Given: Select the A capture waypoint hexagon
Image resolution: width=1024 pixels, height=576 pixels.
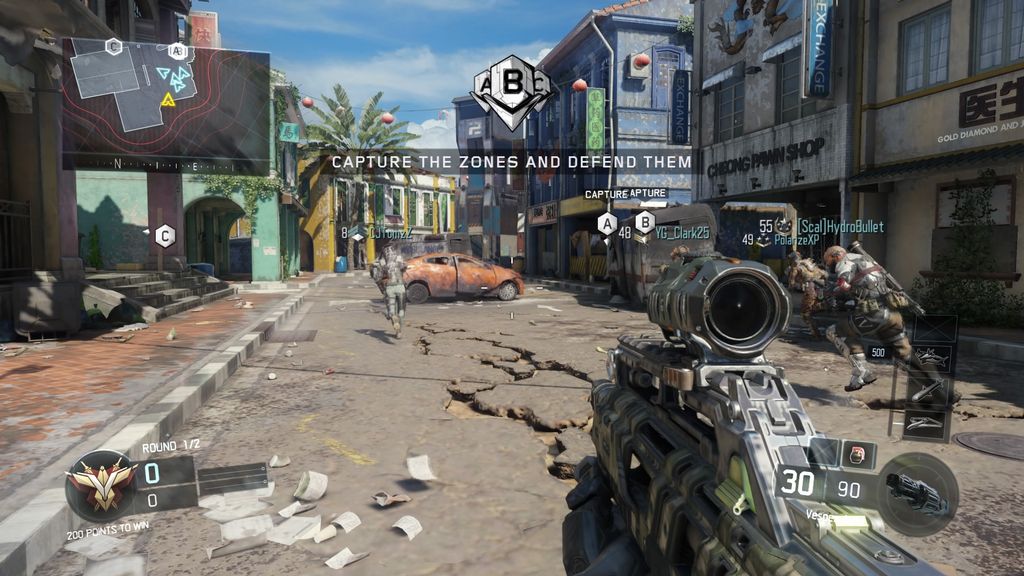Looking at the screenshot, I should (606, 223).
